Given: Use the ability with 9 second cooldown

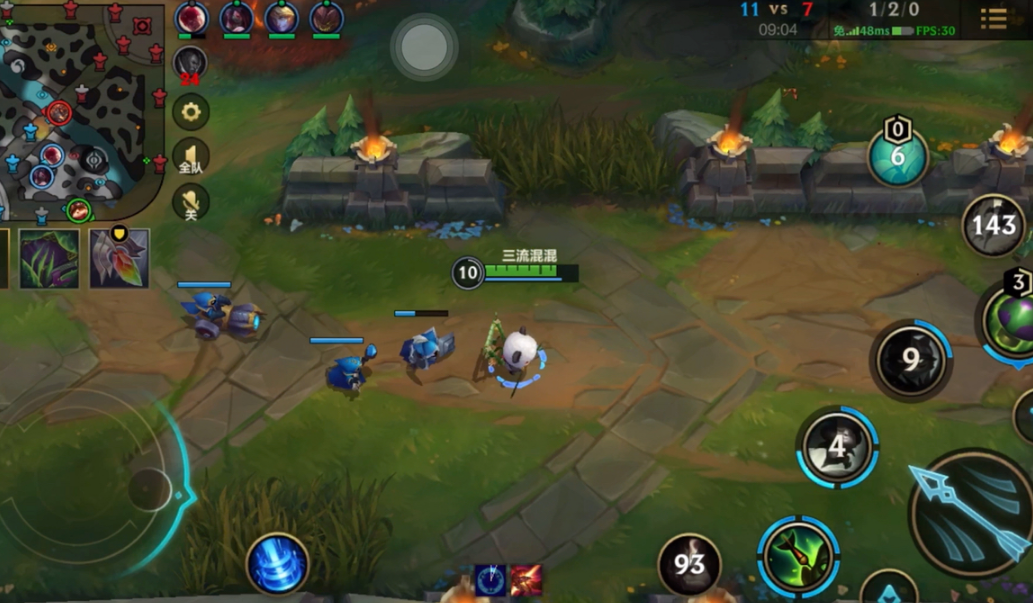Looking at the screenshot, I should [910, 360].
